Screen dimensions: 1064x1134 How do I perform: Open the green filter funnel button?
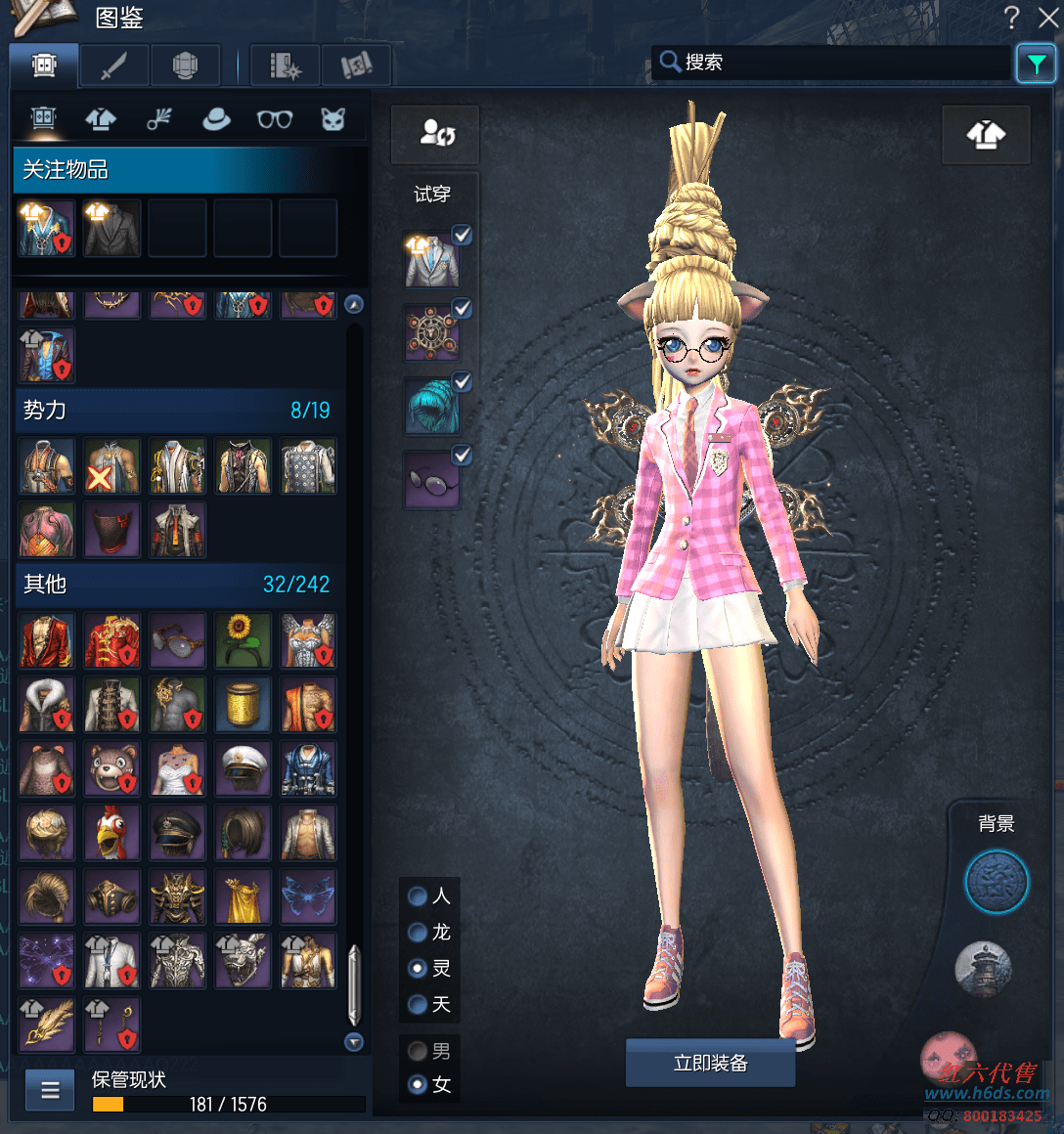1036,65
